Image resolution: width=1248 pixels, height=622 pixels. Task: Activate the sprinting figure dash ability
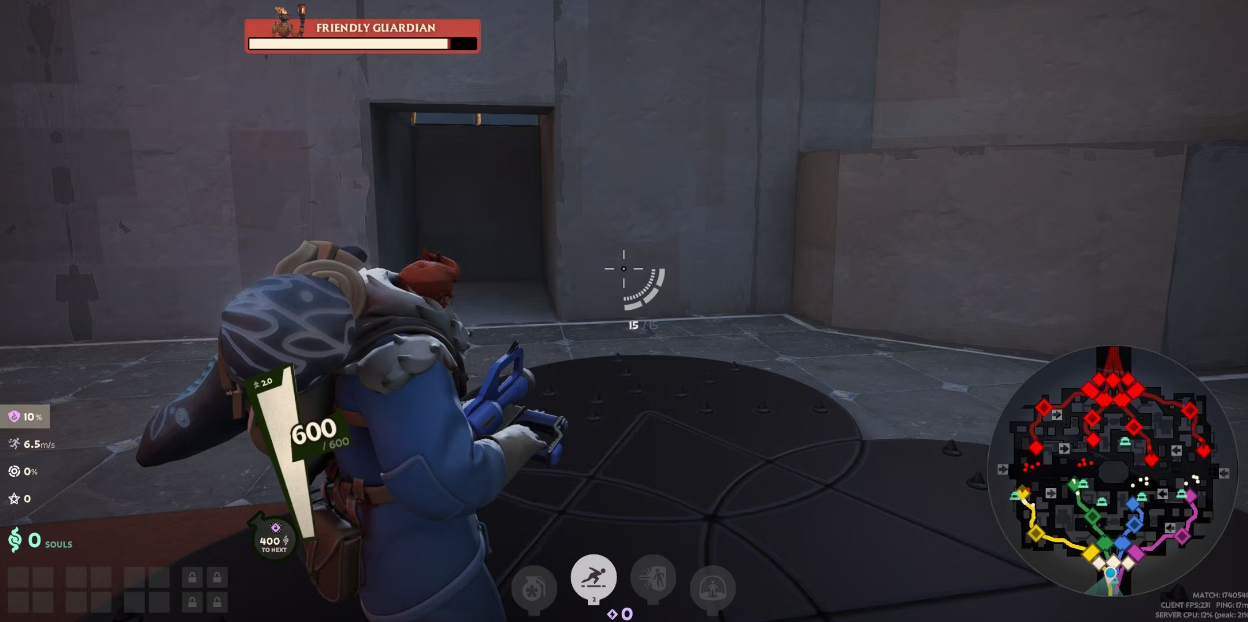[x=593, y=578]
